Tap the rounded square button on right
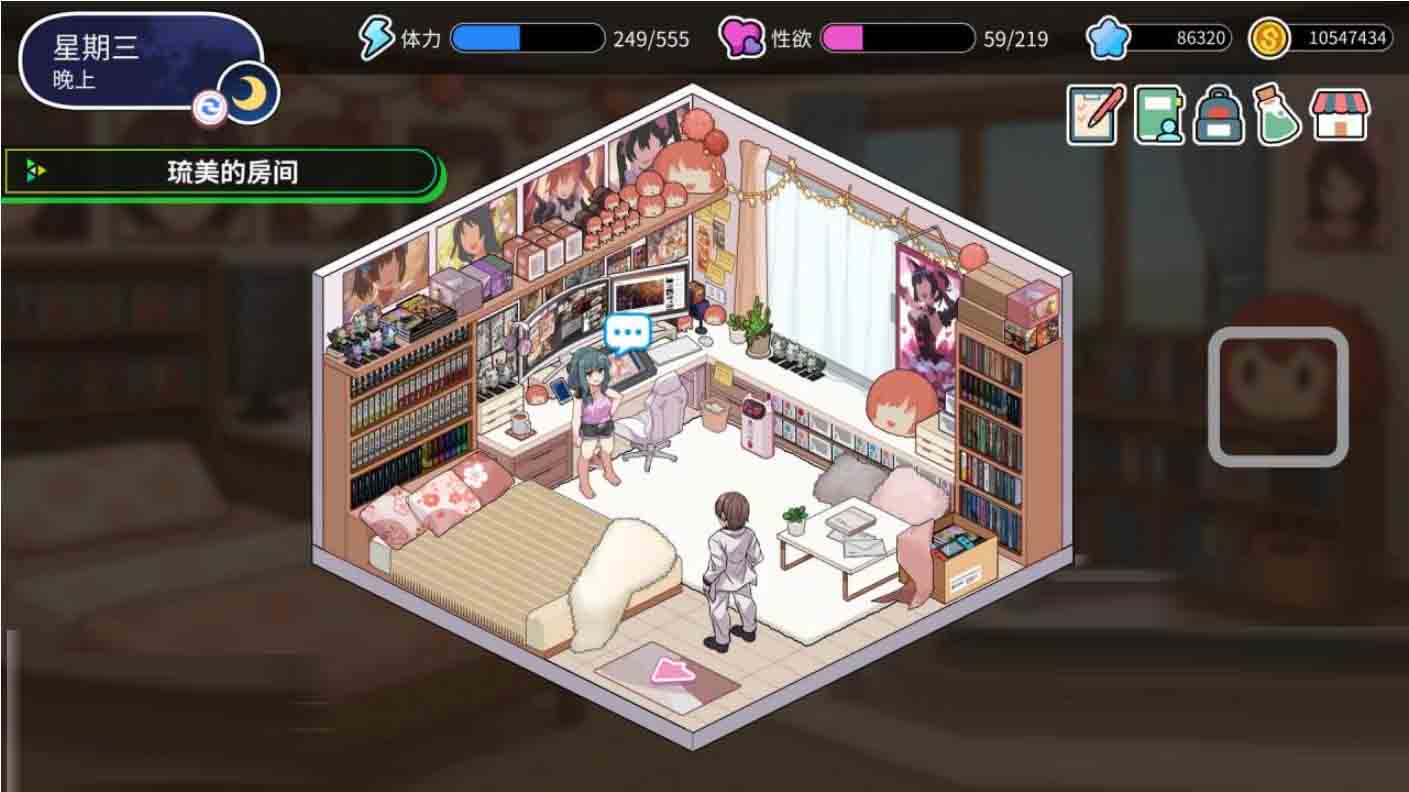The height and width of the screenshot is (792, 1409). pyautogui.click(x=1278, y=397)
